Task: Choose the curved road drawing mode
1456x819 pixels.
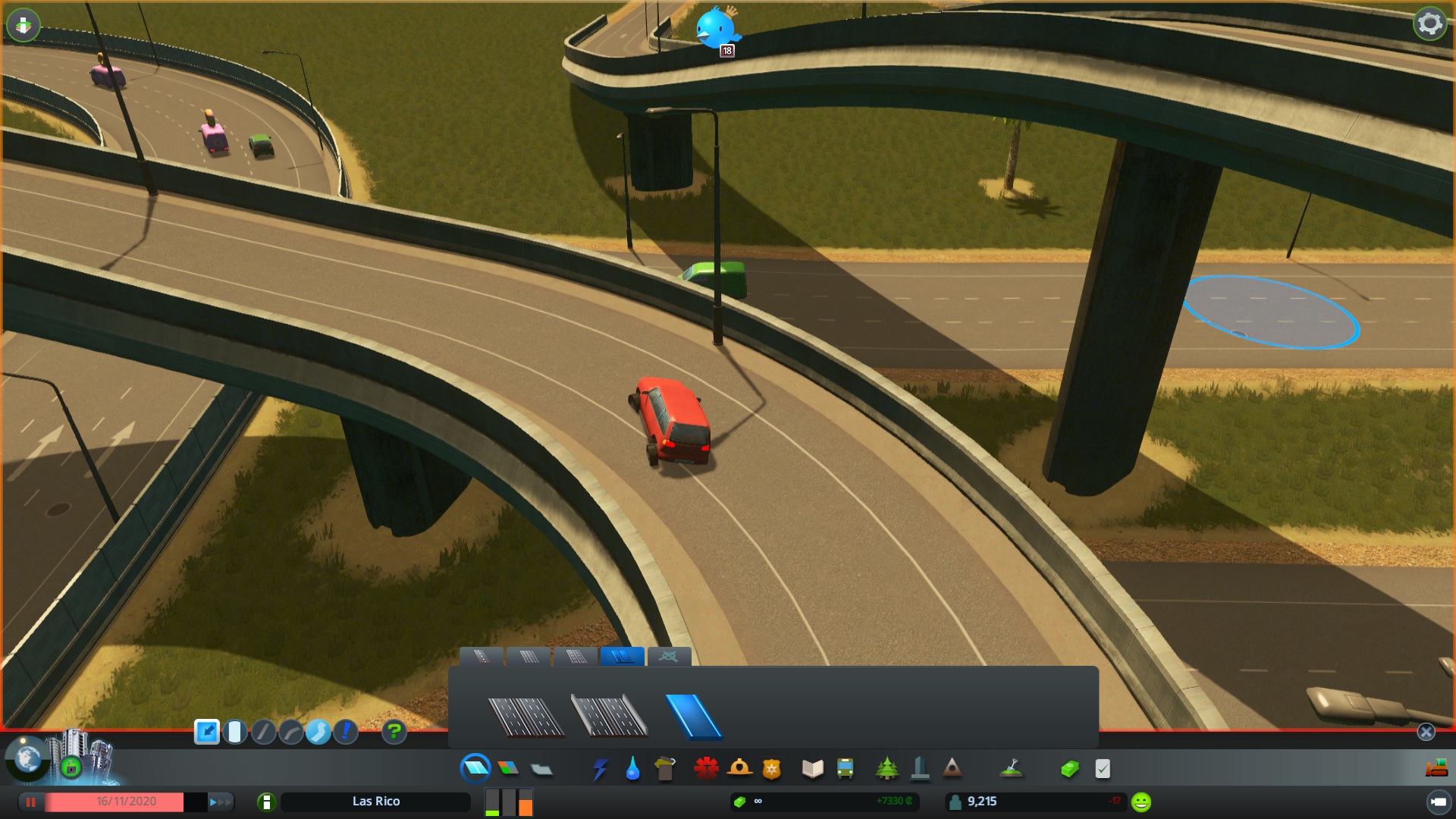Action: pos(291,732)
